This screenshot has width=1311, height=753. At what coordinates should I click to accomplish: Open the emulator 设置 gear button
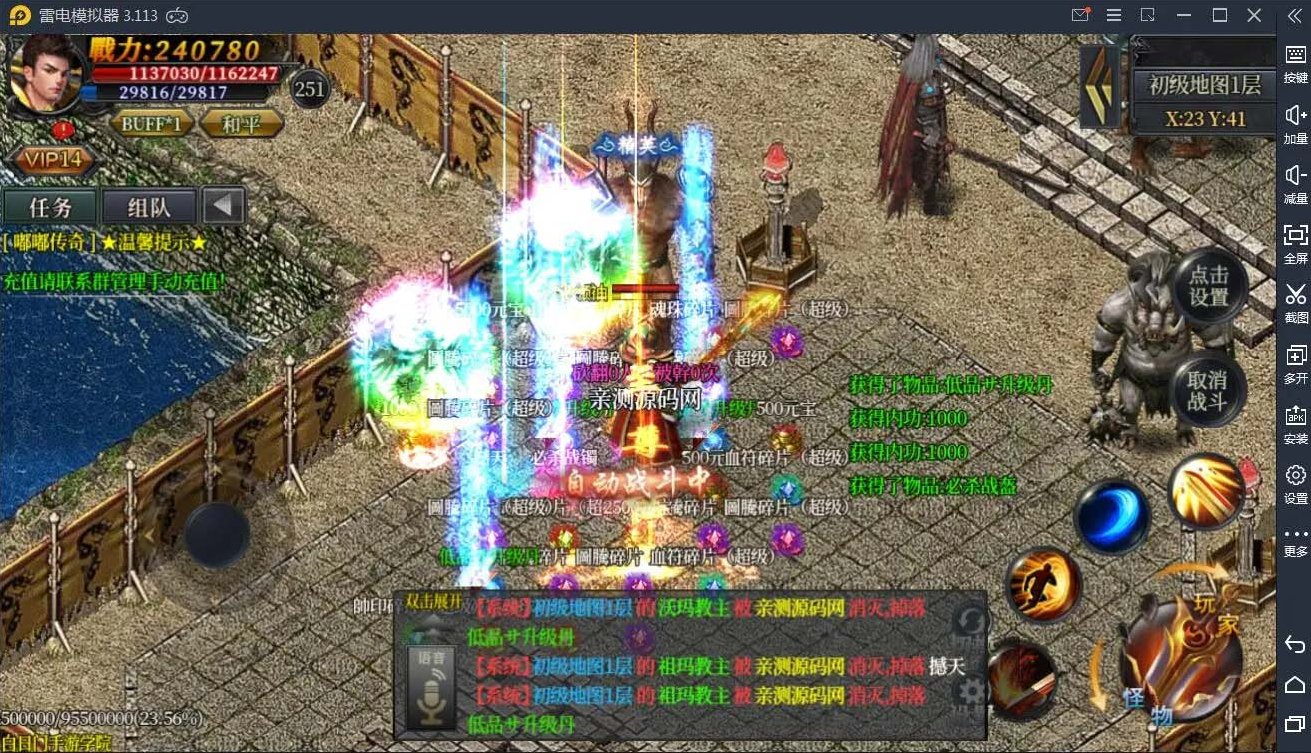pos(1295,482)
